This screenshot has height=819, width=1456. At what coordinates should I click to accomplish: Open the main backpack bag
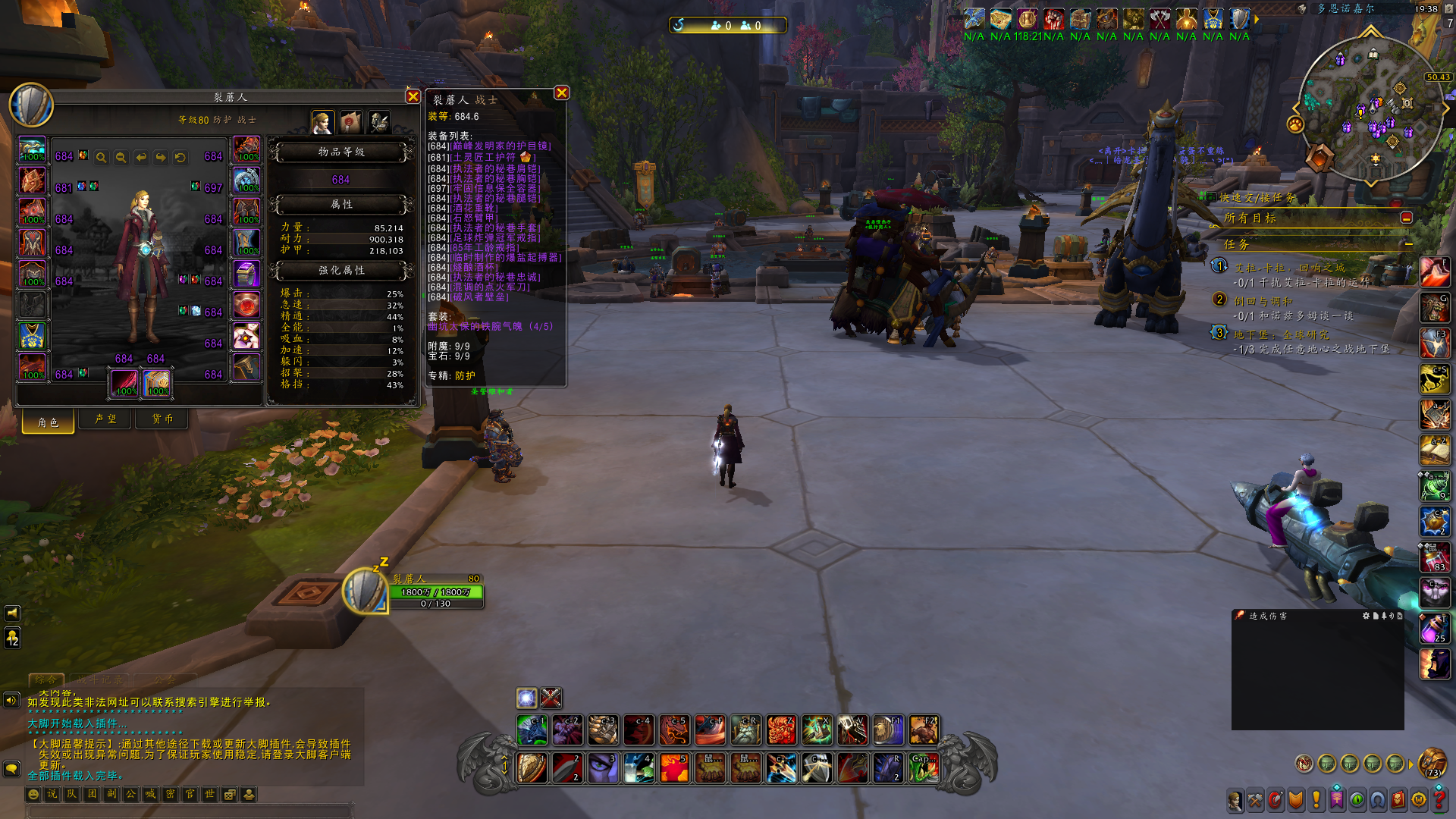(1432, 762)
